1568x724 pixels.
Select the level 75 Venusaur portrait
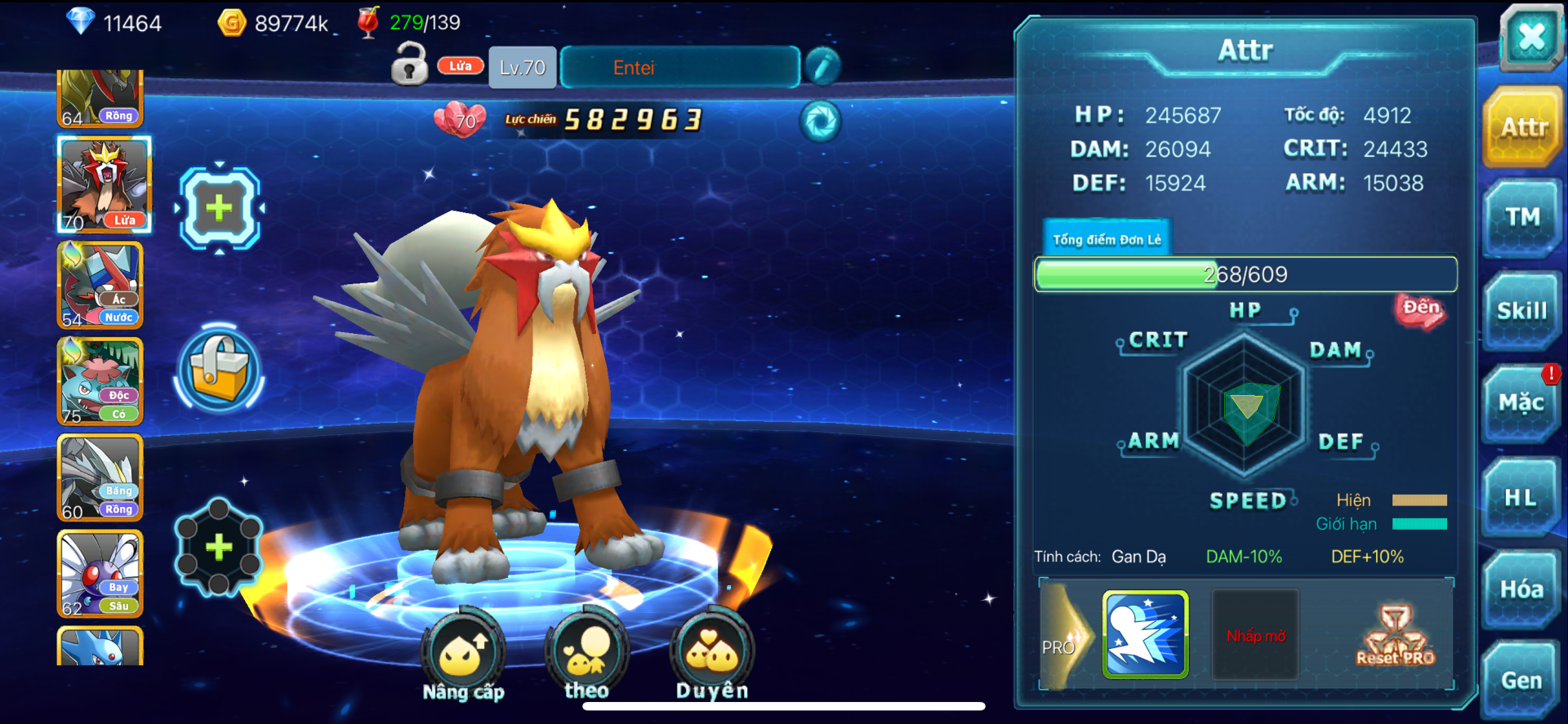pos(100,381)
